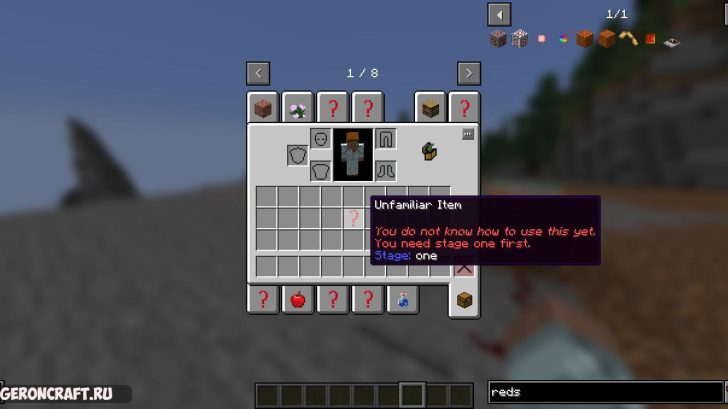Select the empty shield offhand slot

coord(298,155)
